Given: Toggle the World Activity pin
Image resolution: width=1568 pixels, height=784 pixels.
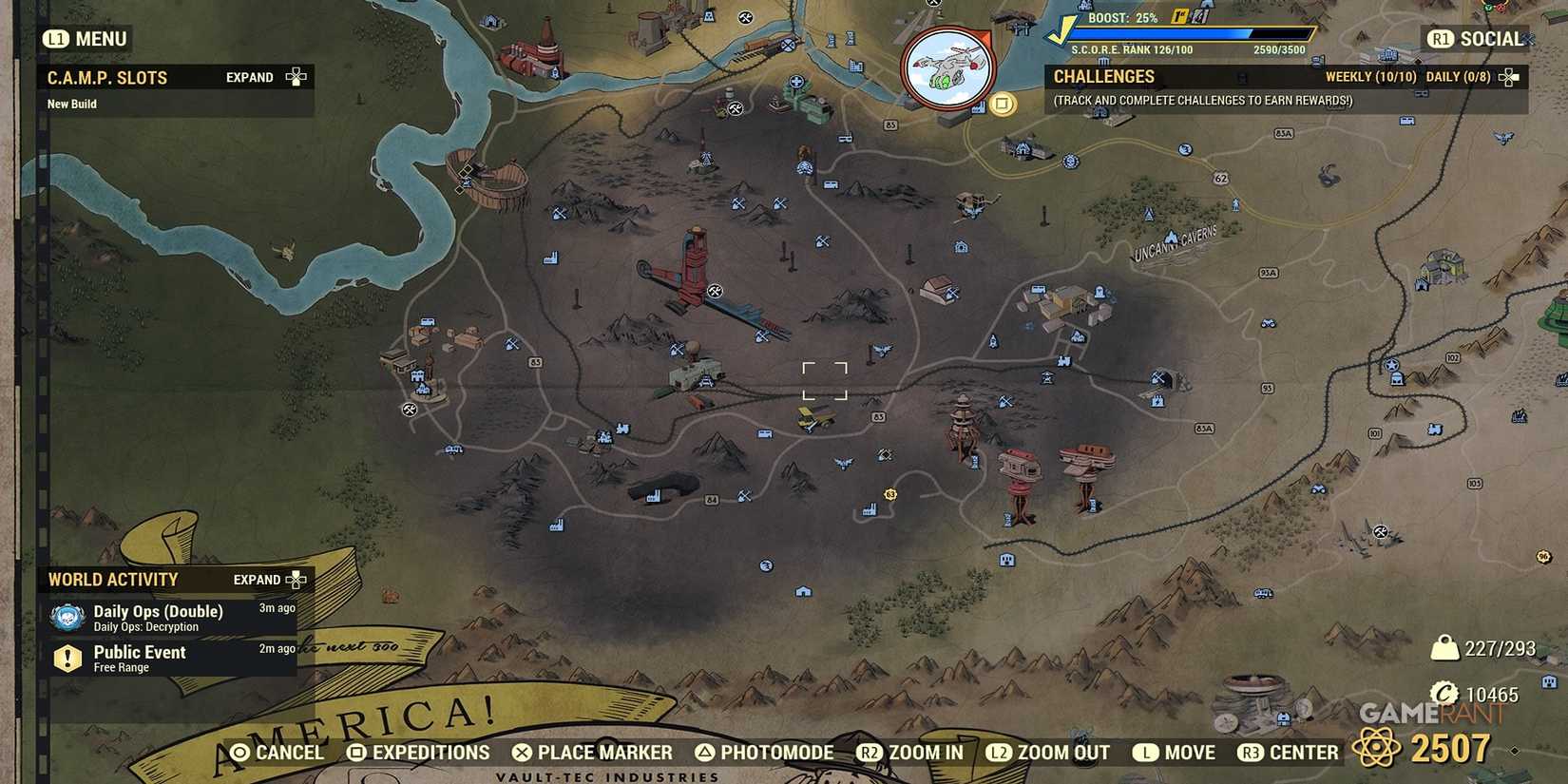Looking at the screenshot, I should tap(296, 579).
